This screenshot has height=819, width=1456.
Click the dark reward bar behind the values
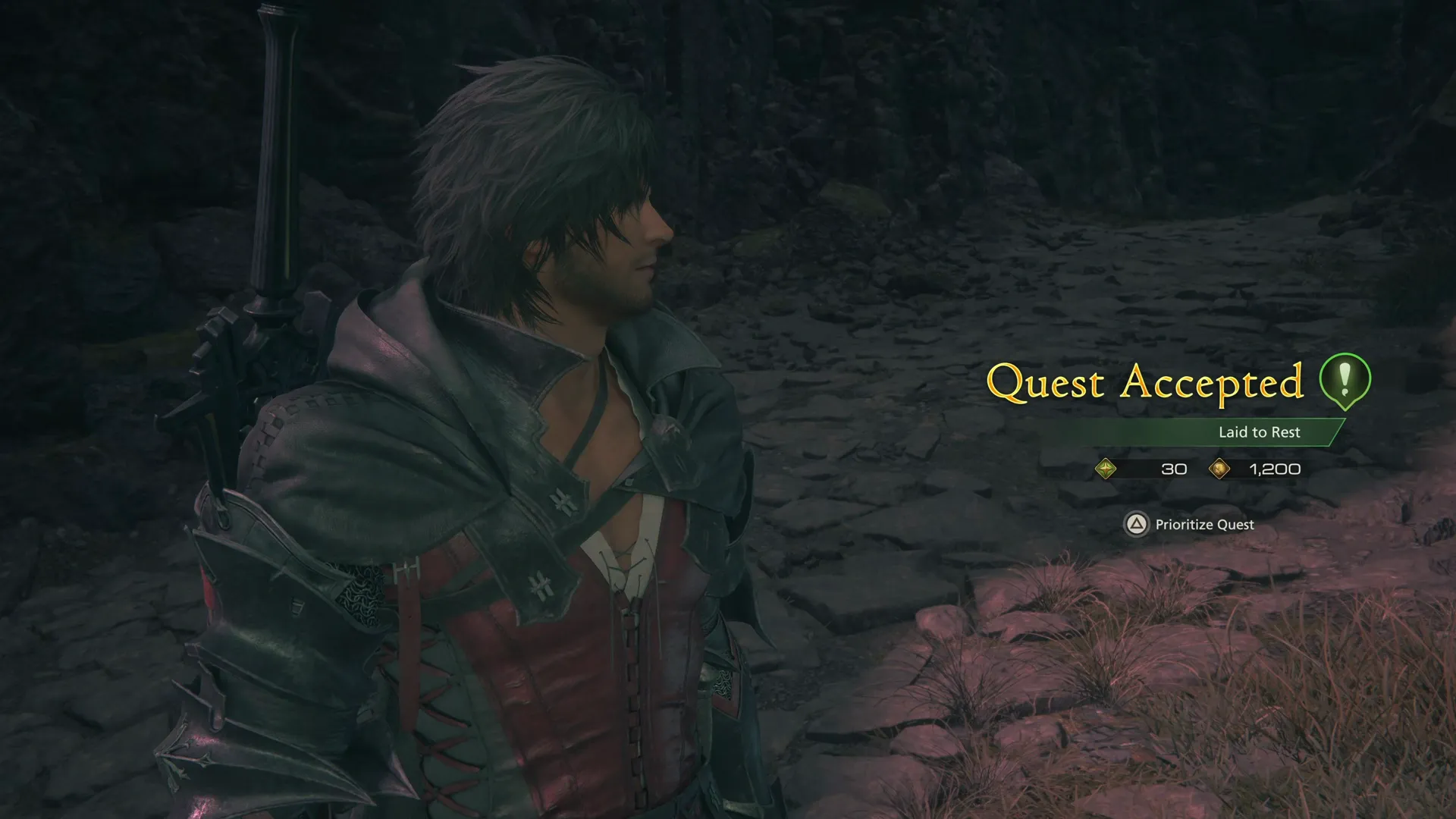(x=1206, y=469)
